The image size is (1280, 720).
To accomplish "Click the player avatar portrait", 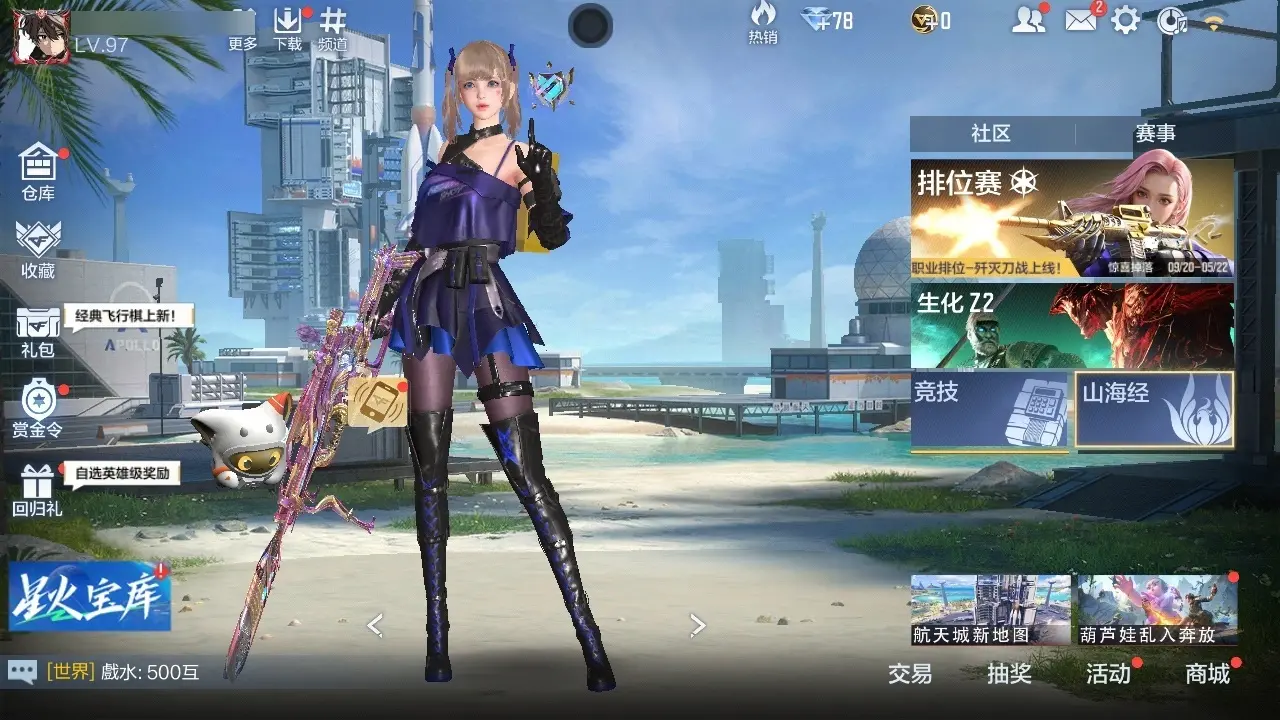I will coord(33,36).
